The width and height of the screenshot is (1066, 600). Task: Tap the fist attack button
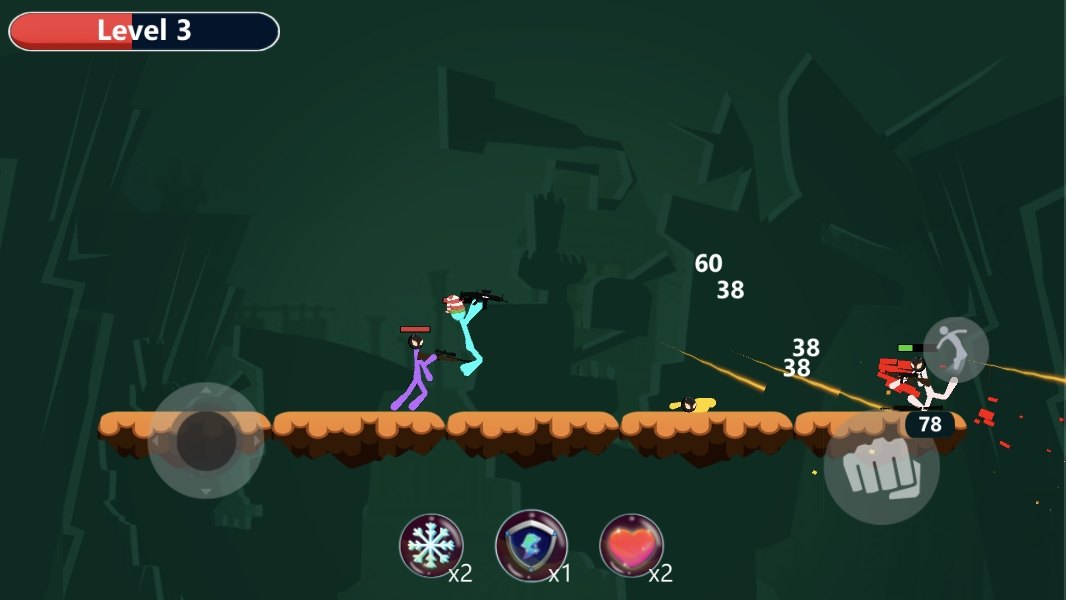tap(881, 468)
